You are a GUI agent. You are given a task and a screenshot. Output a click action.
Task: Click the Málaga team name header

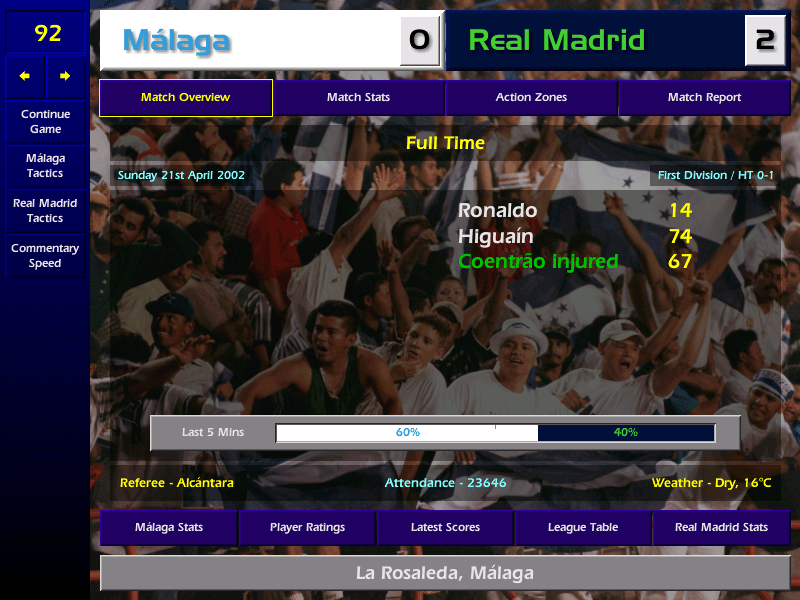tap(250, 41)
